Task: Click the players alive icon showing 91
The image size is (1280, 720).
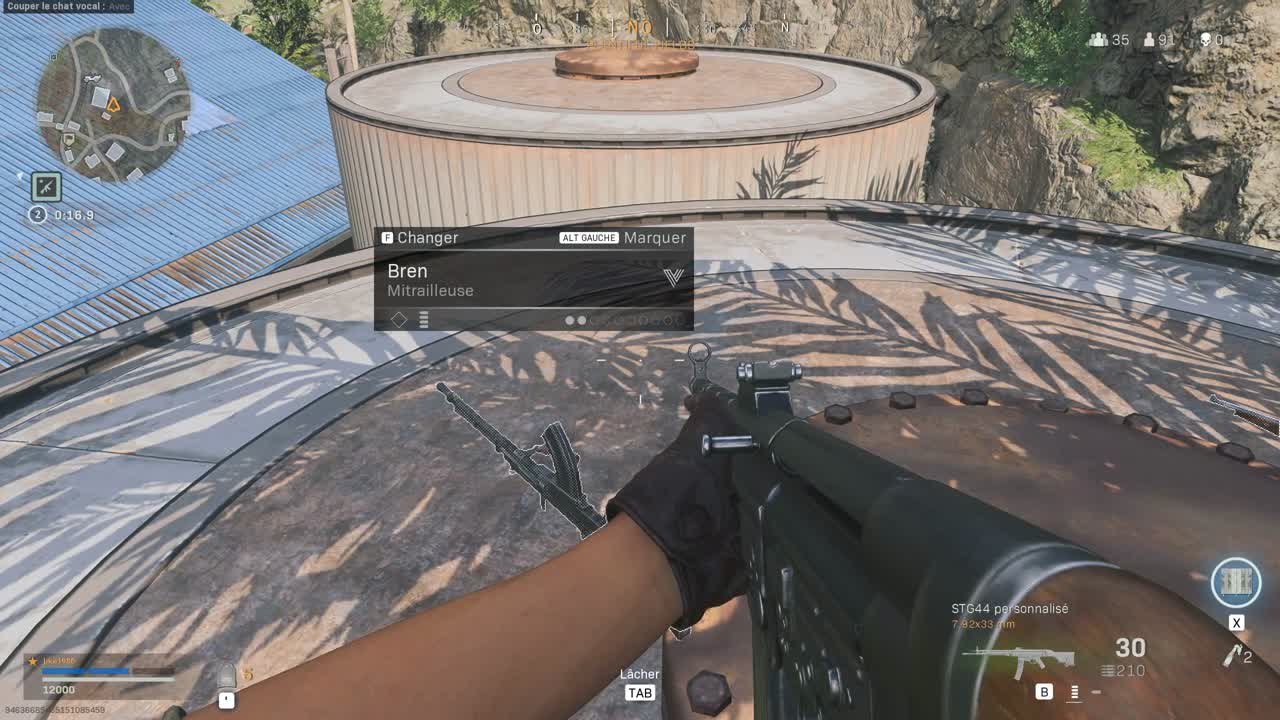Action: (x=1148, y=40)
